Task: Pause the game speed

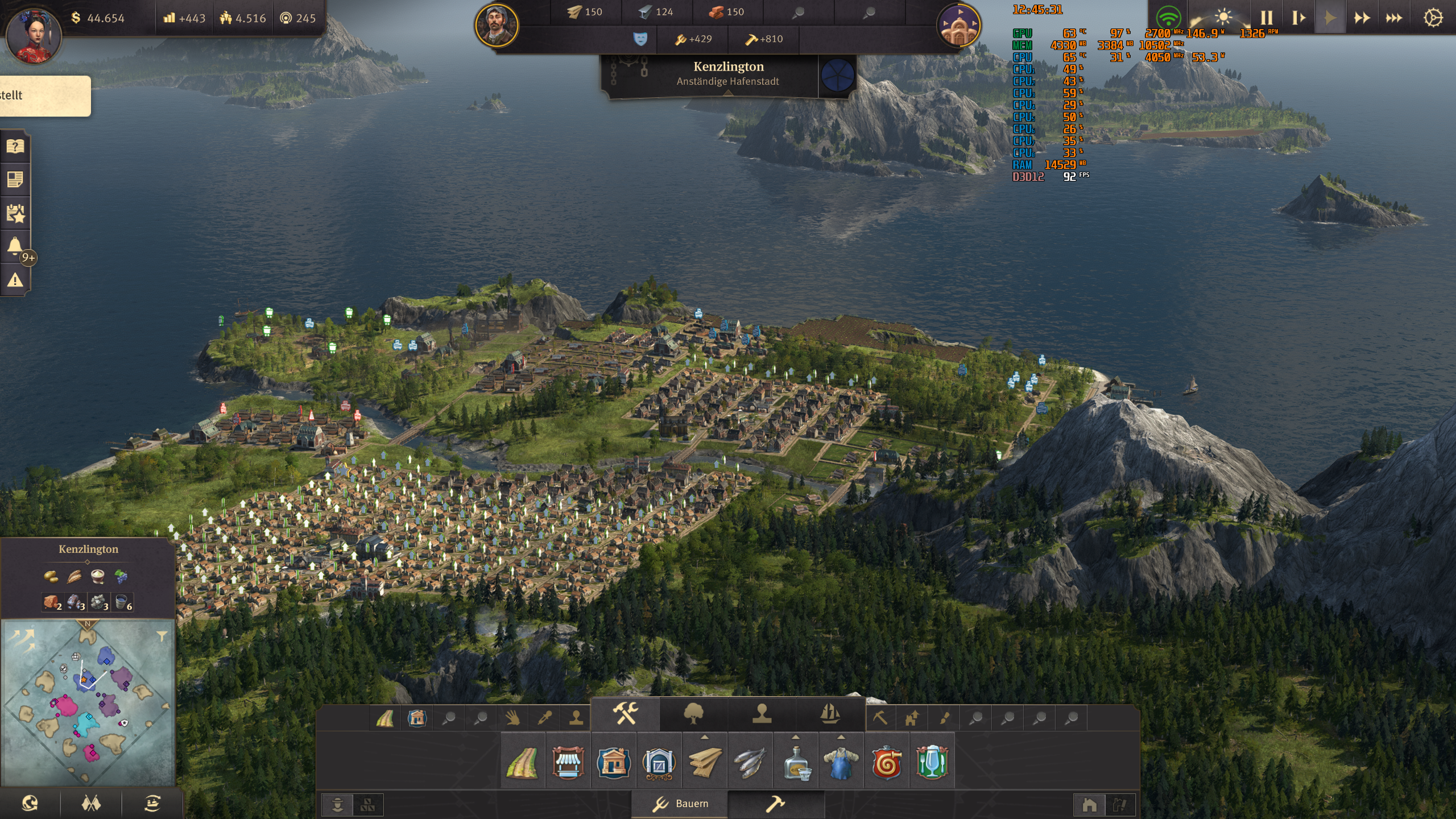Action: (x=1267, y=18)
